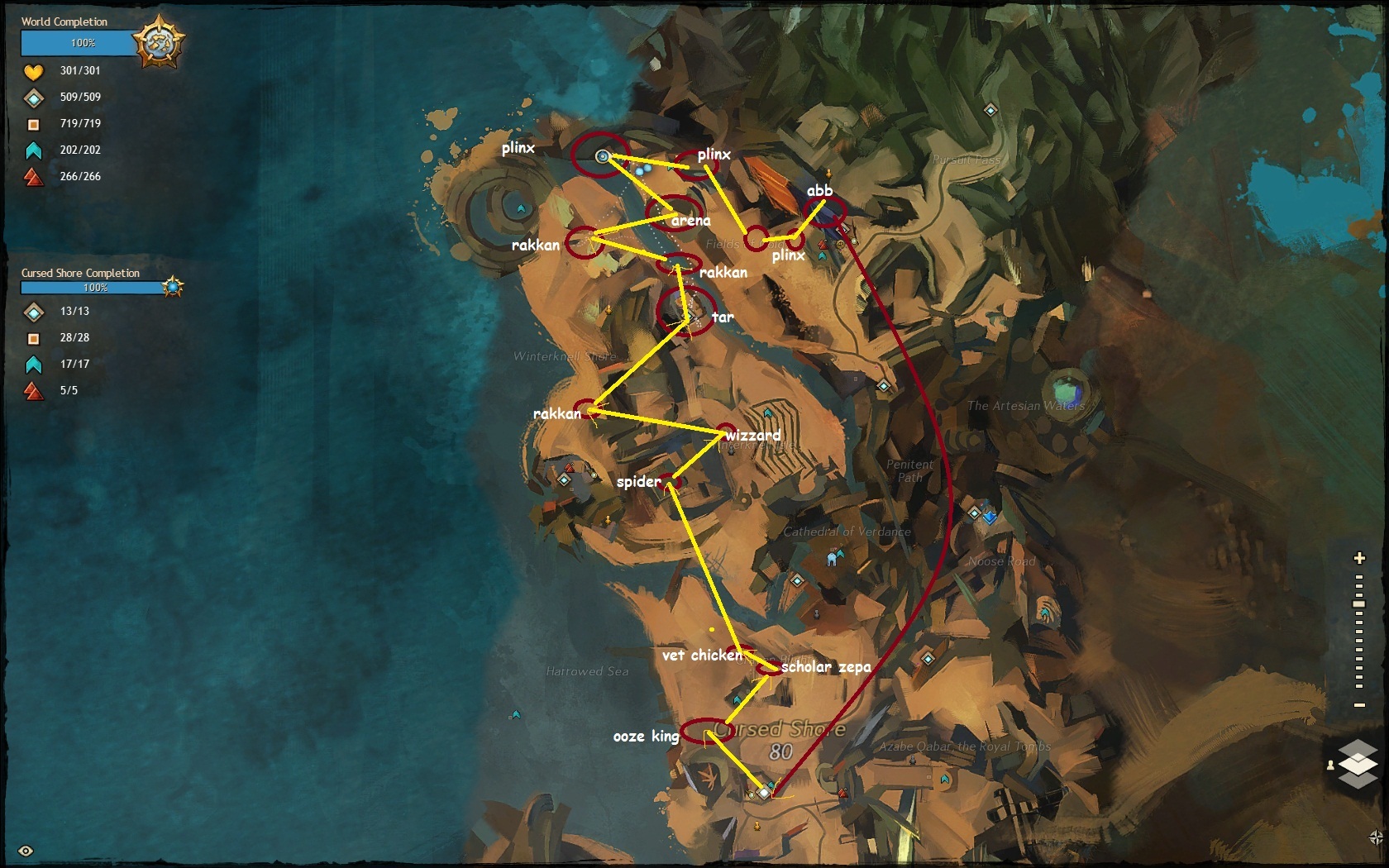Select the vista near Azabe Qabar tombs
Screen dimensions: 1389x868
click(945, 779)
